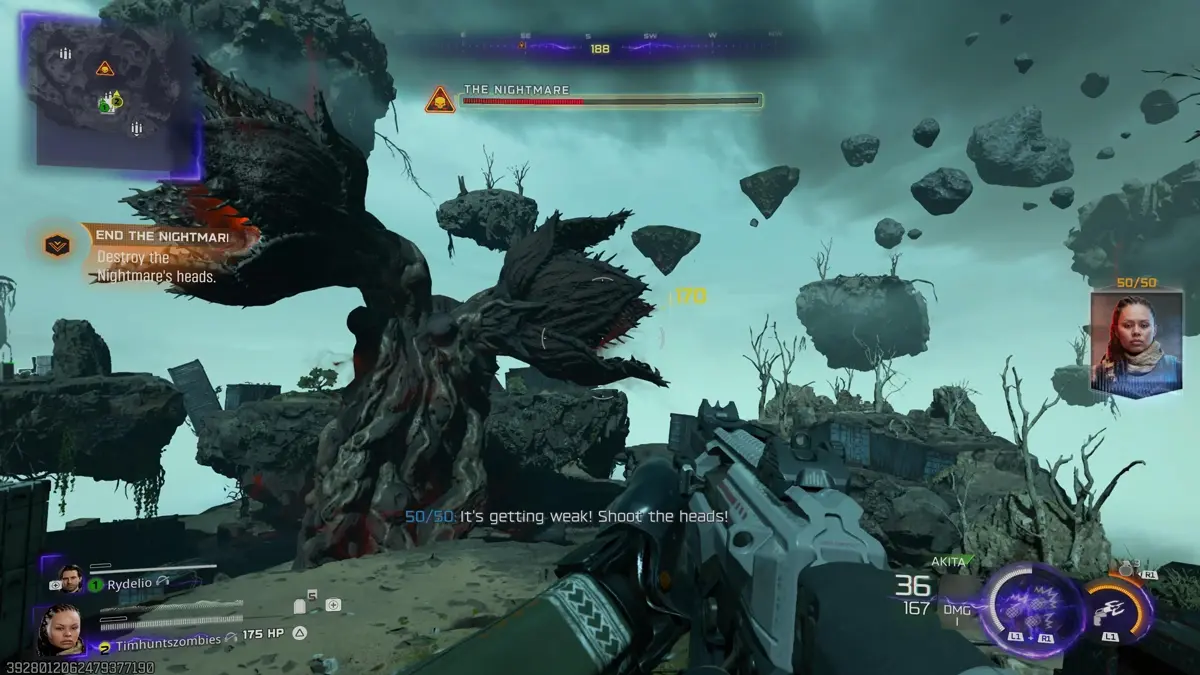Viewport: 1200px width, 675px height.
Task: Click the compass heading bar
Action: (600, 47)
